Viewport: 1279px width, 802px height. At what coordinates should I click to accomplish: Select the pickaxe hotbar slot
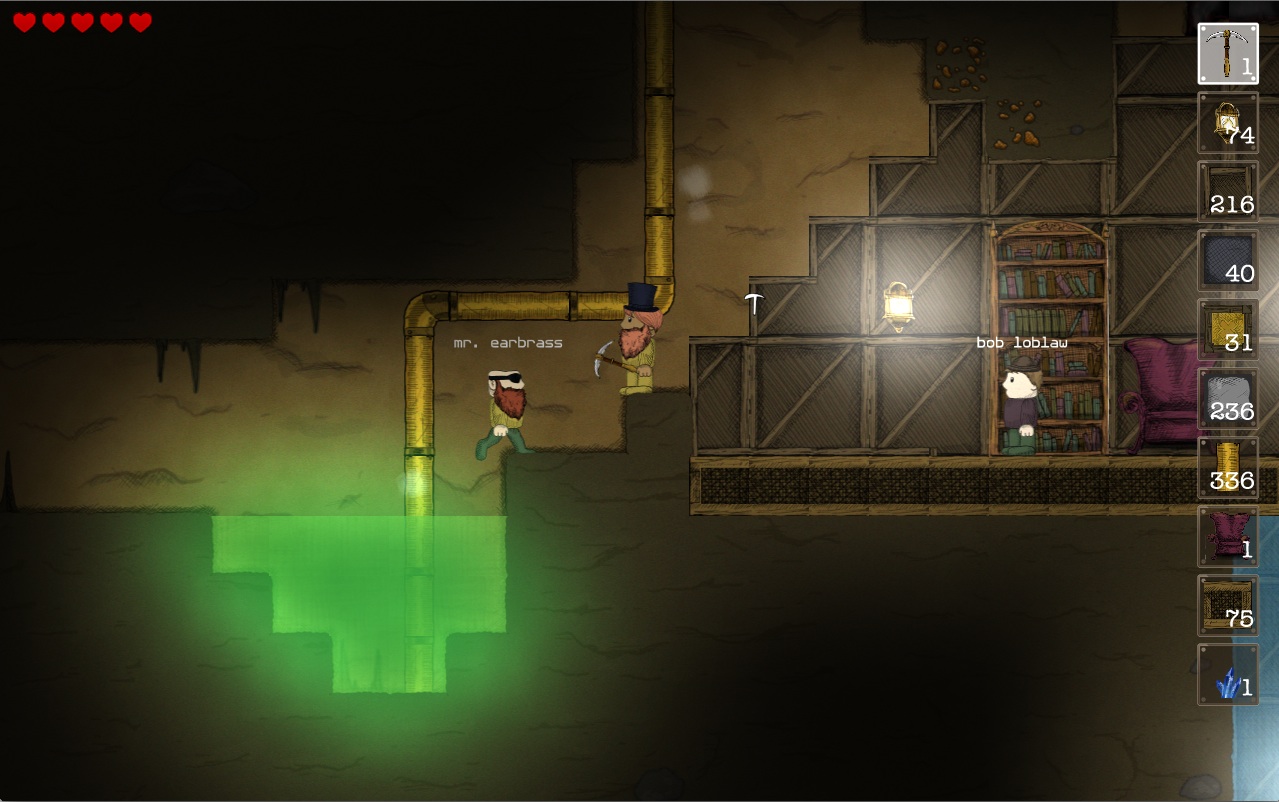coord(1228,53)
